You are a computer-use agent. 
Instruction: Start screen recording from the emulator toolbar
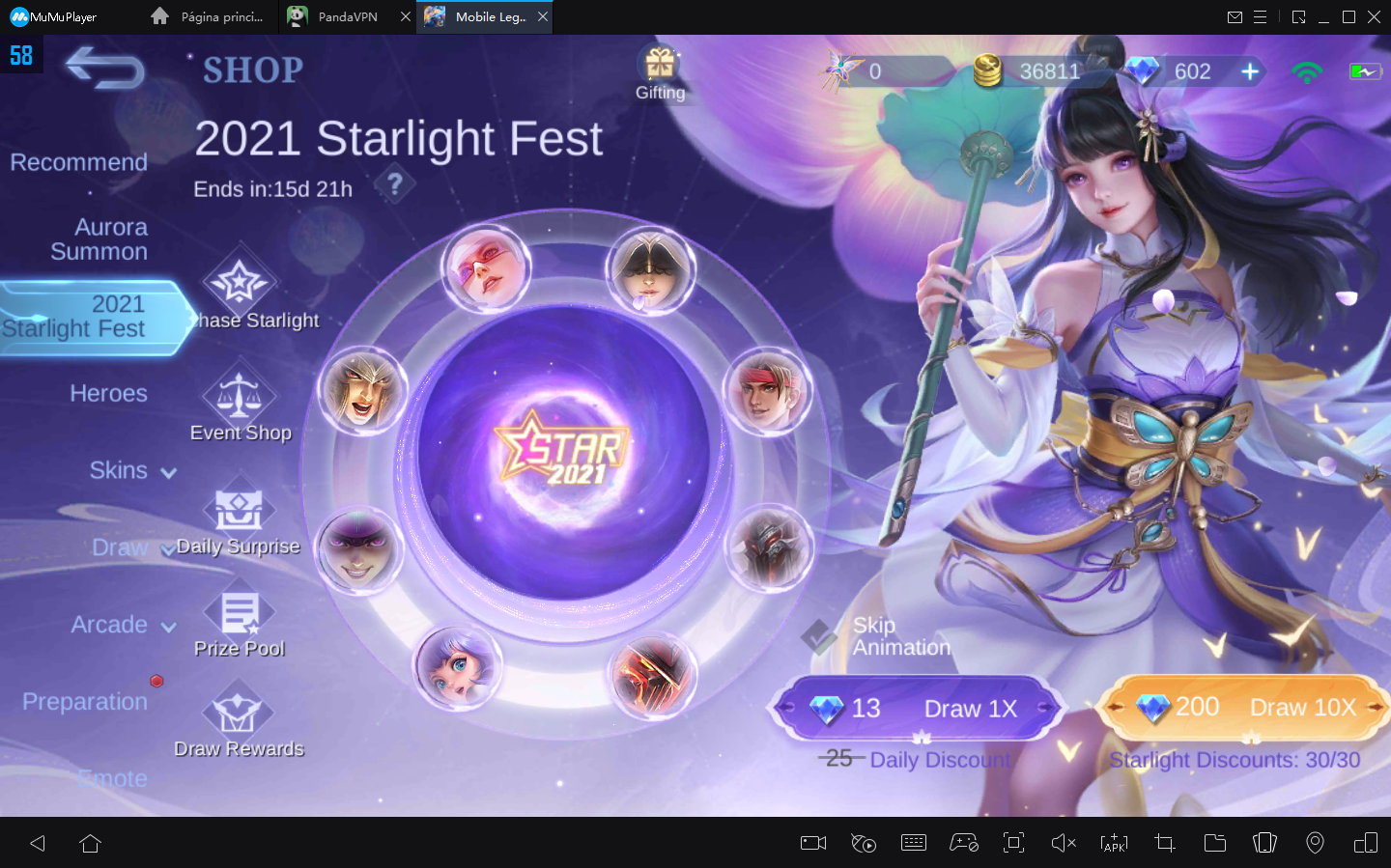tap(812, 843)
